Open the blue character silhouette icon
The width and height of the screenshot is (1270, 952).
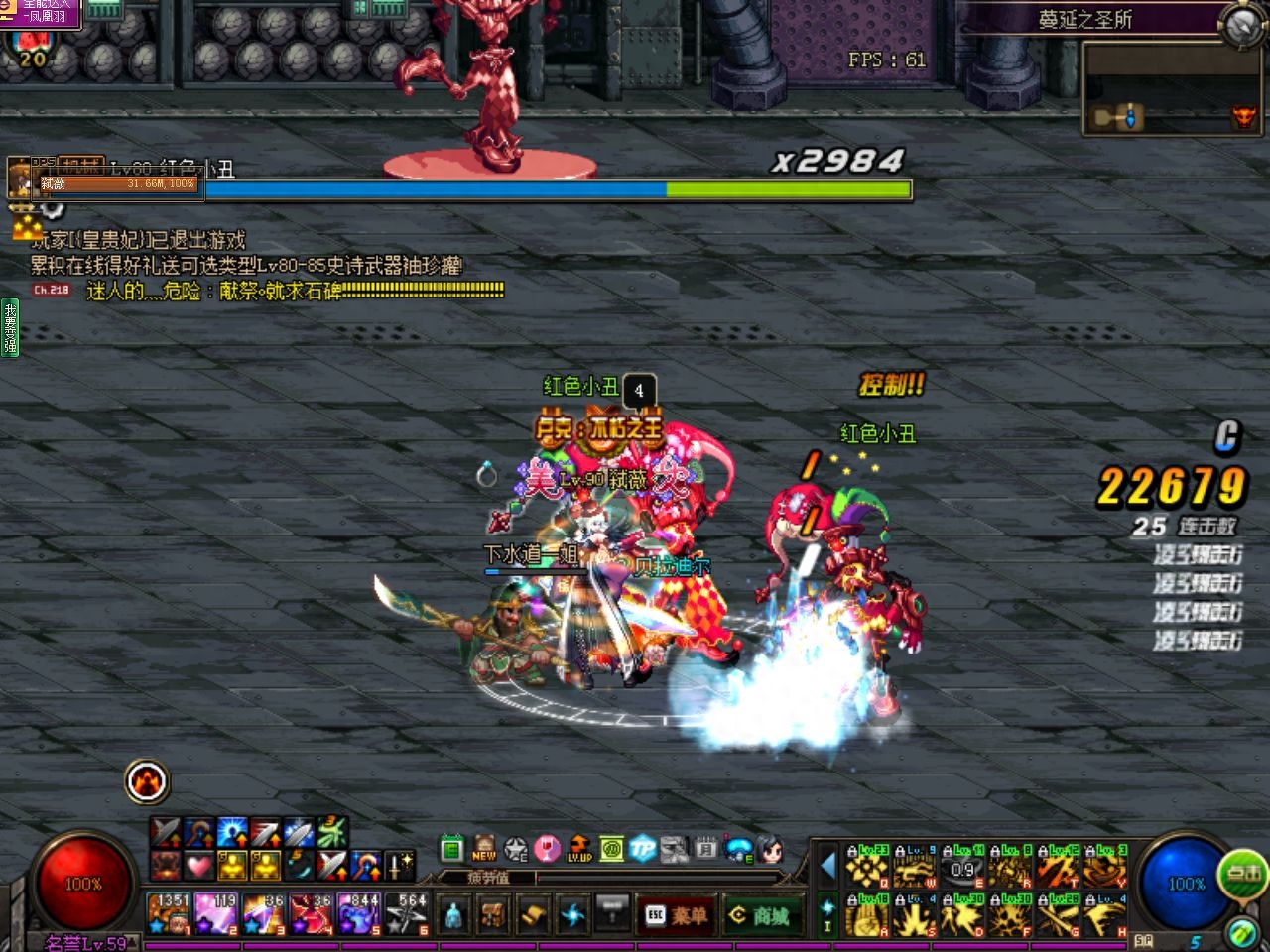pyautogui.click(x=453, y=913)
